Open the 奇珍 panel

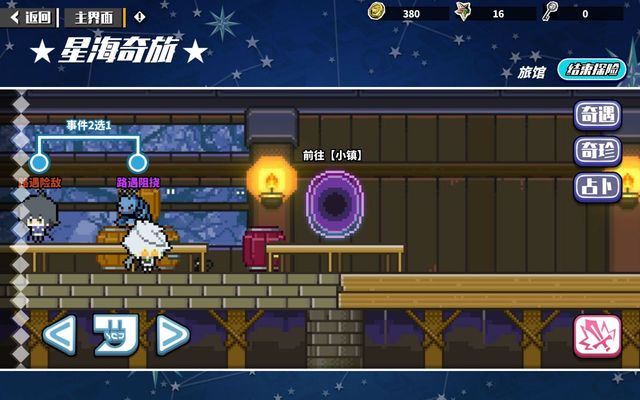[597, 151]
